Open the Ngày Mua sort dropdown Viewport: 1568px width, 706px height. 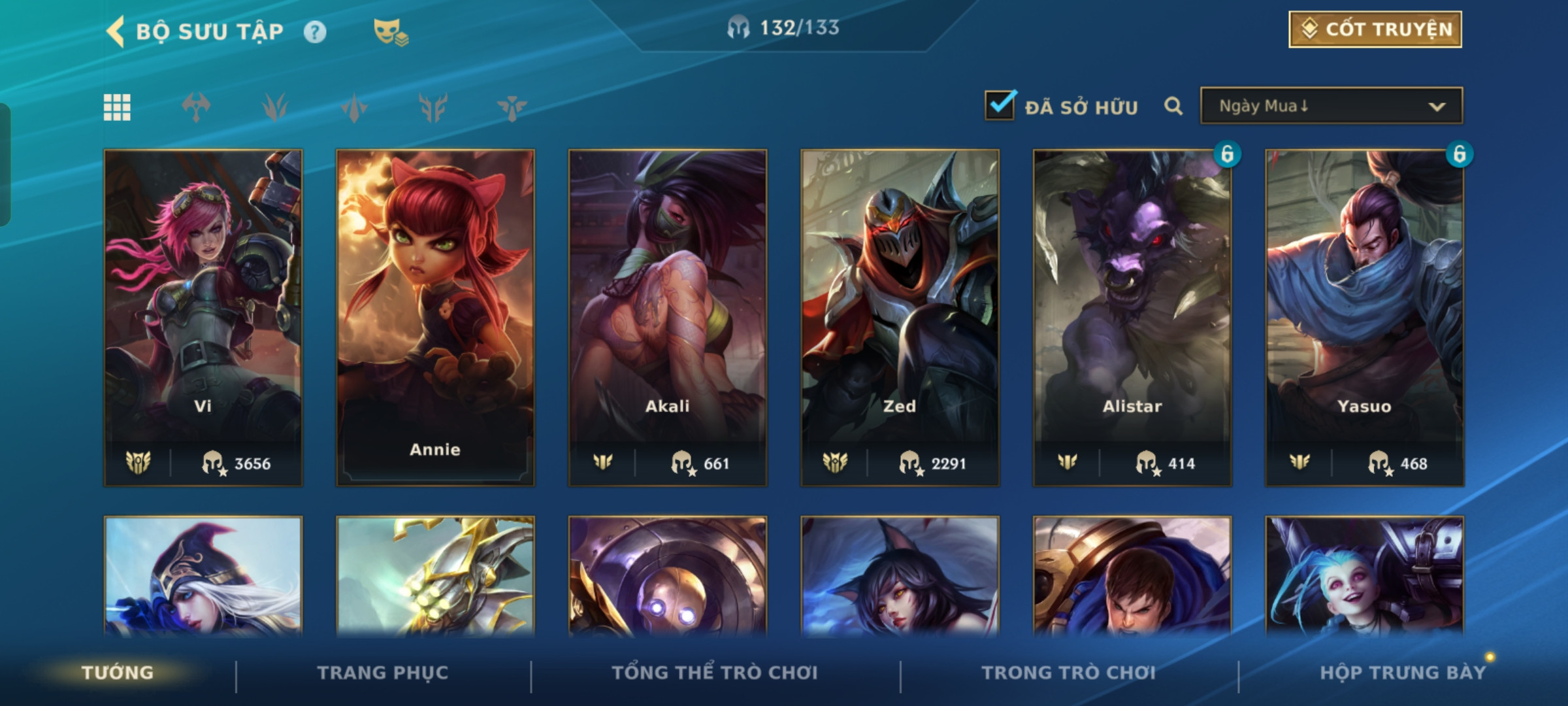1331,106
